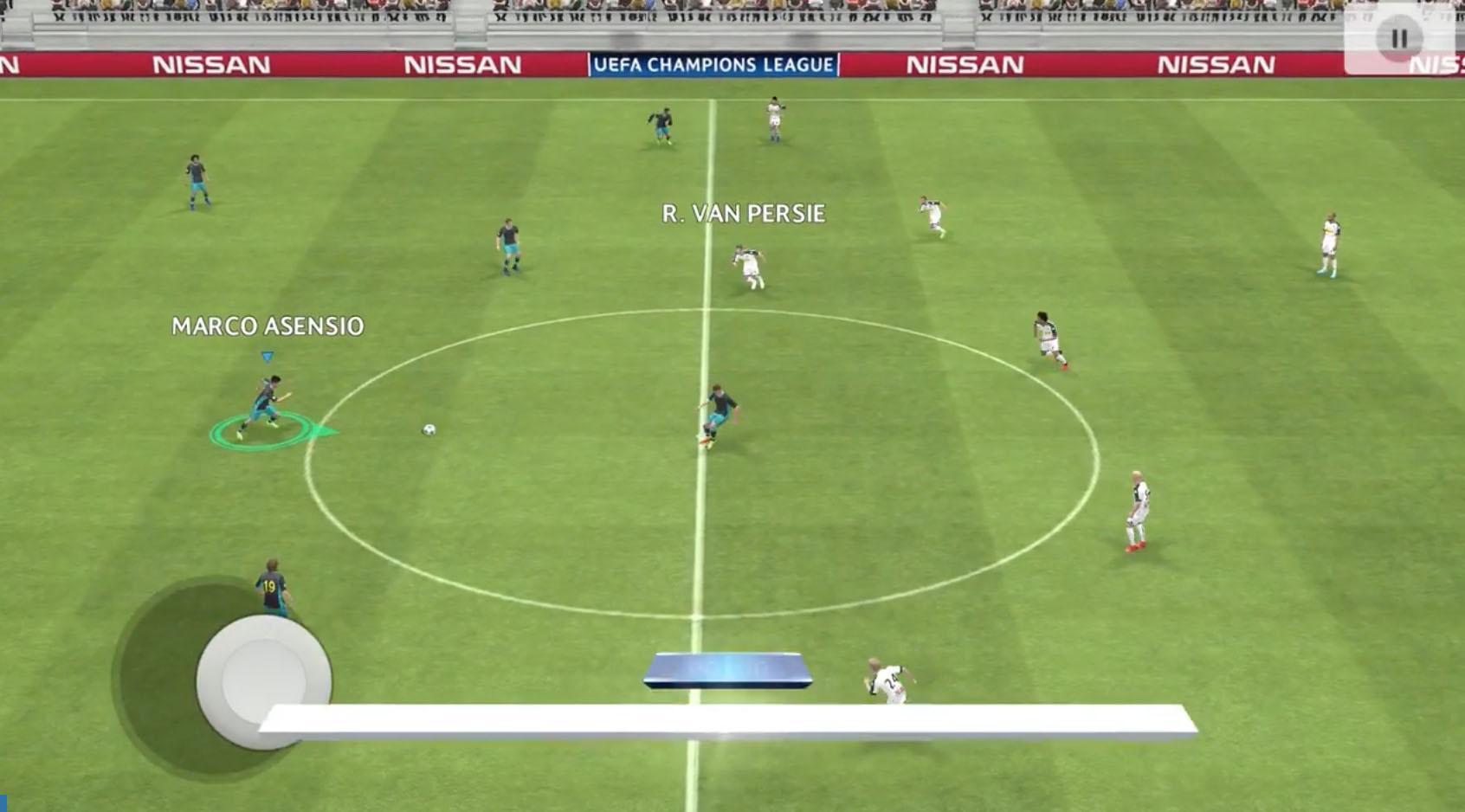Tap the blue cursor triangle above Marco Asensio
Image resolution: width=1465 pixels, height=812 pixels.
[266, 354]
